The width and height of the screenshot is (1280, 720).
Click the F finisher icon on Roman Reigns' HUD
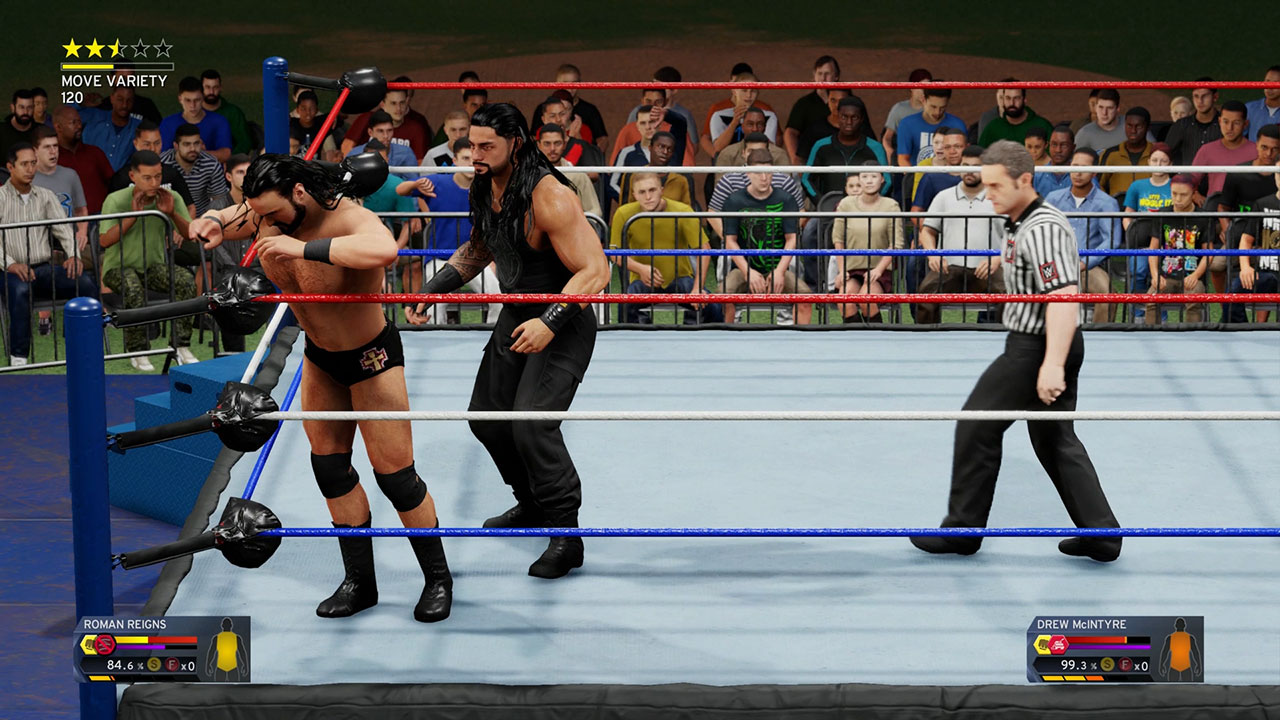click(x=173, y=665)
